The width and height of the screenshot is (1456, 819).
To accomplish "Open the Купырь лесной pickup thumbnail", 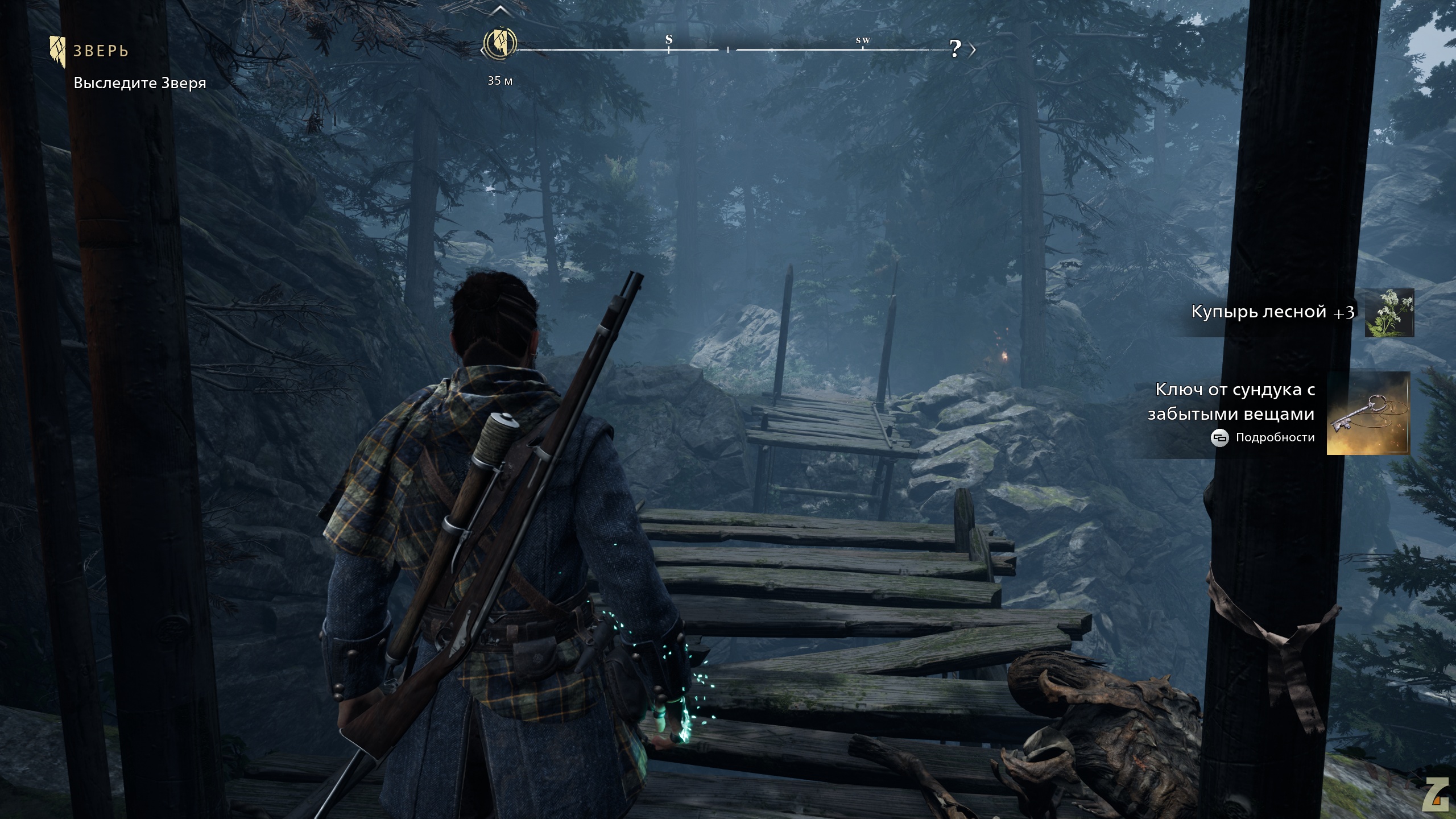I will [1389, 313].
